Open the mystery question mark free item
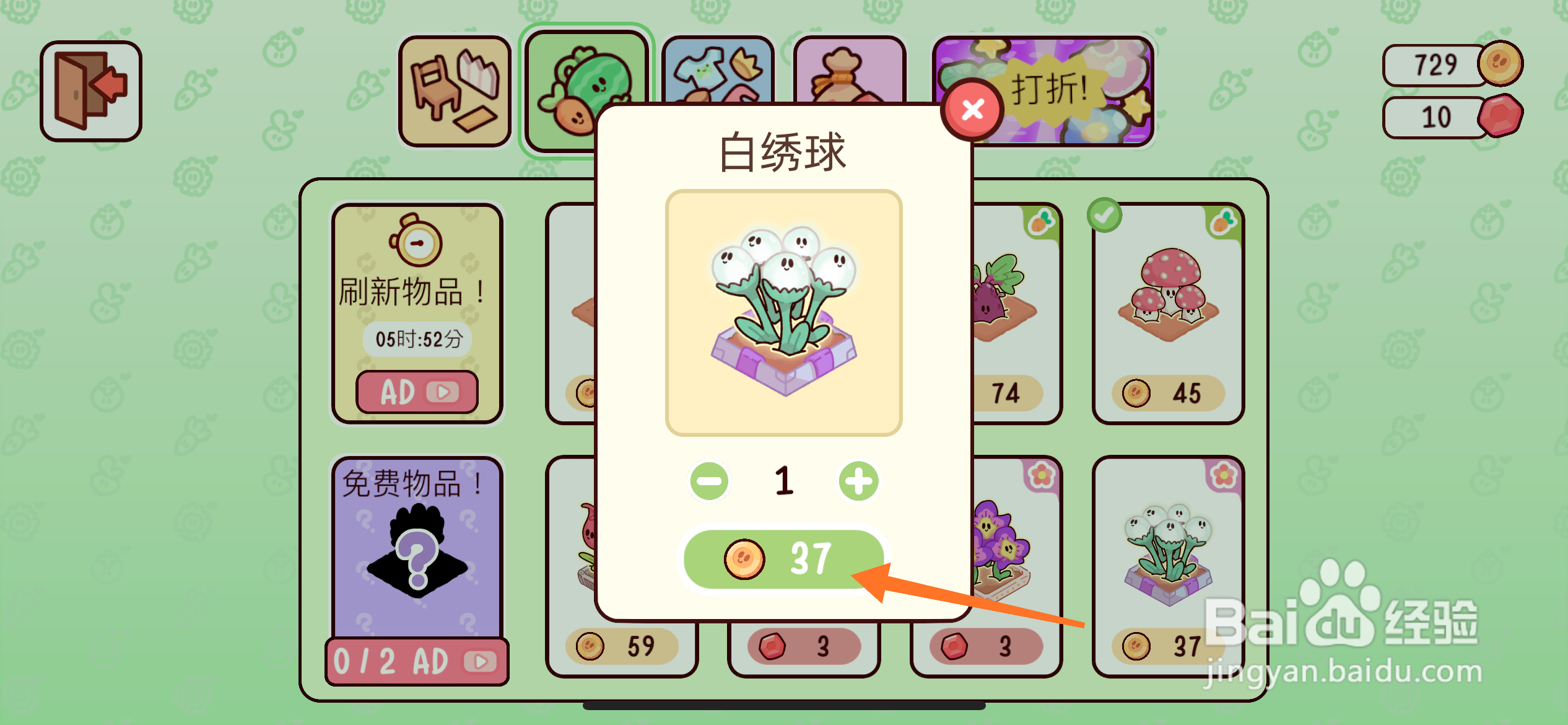The image size is (1568, 725). [x=417, y=558]
